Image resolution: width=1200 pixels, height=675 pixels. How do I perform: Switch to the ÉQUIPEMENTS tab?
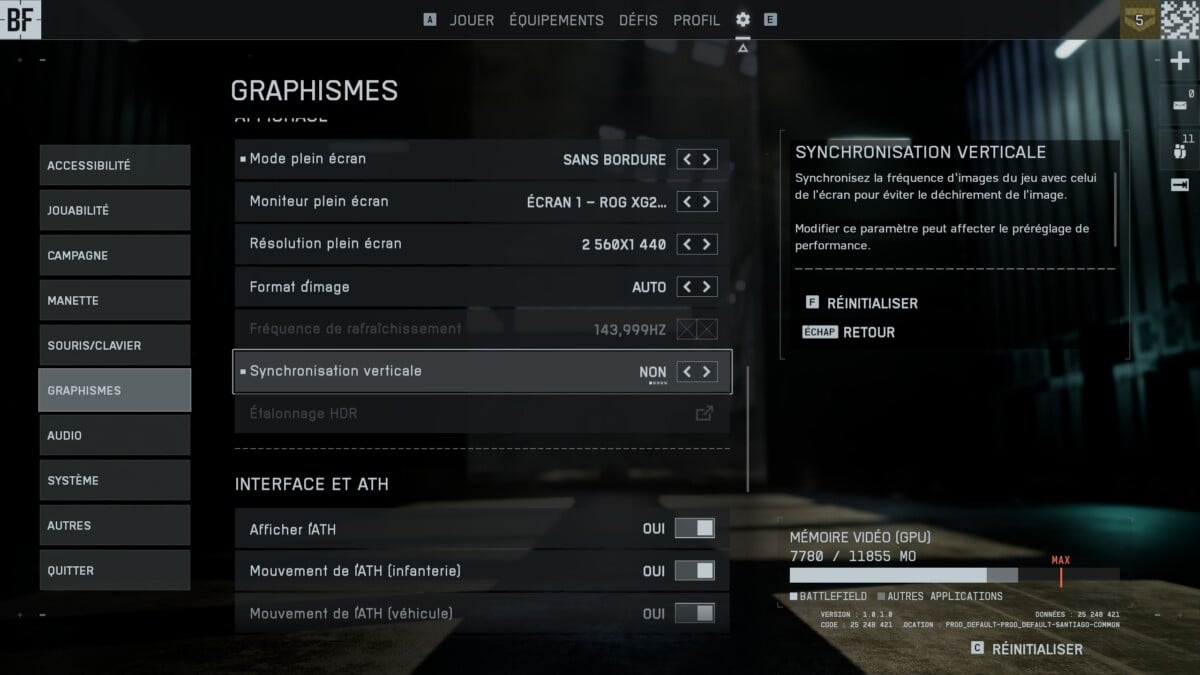point(556,20)
